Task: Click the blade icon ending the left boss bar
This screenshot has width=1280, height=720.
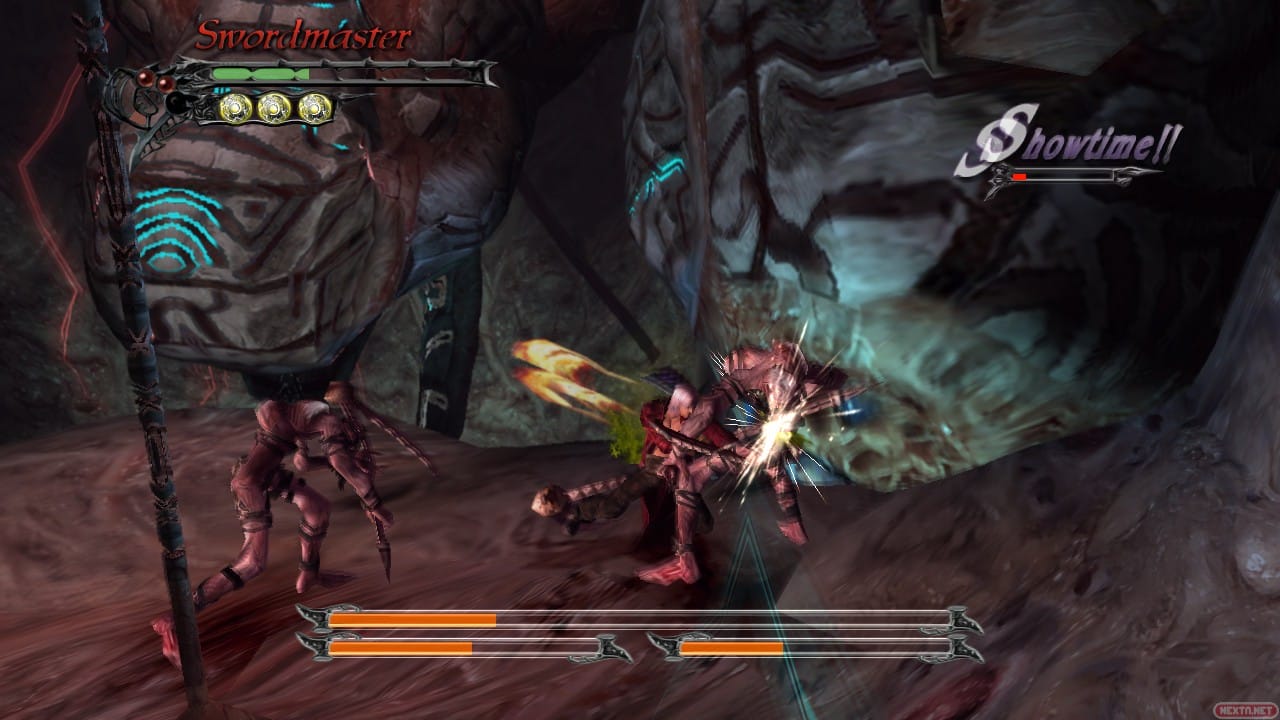Action: (x=609, y=648)
